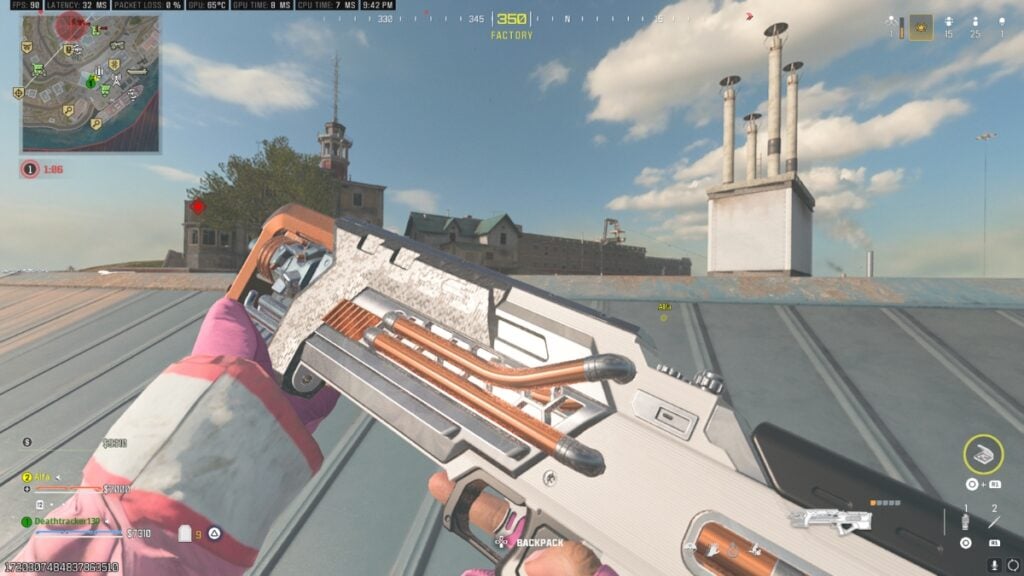This screenshot has height=576, width=1024.
Task: Use the tactical equipment slot numbered 1
Action: [x=965, y=521]
